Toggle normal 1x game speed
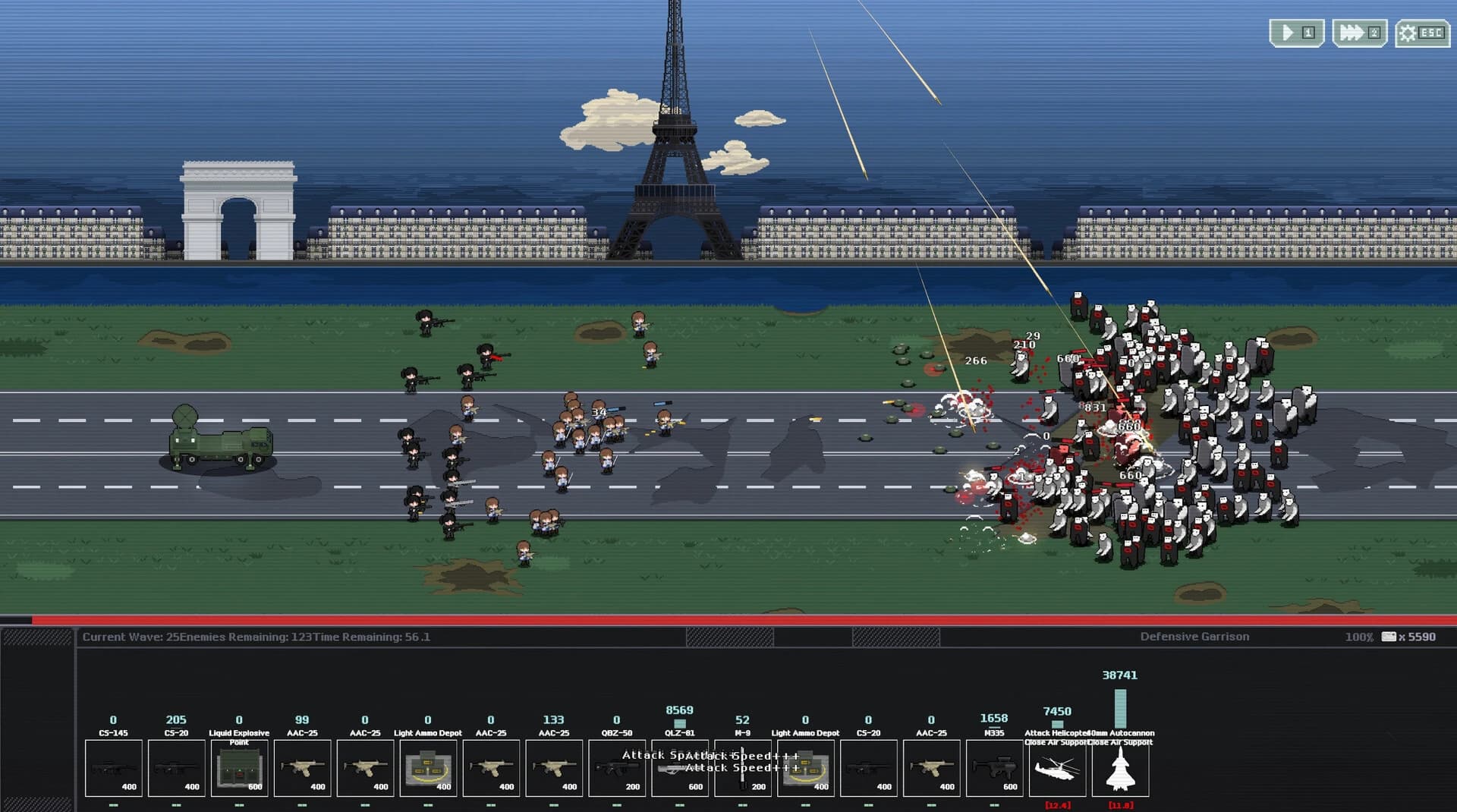Screen dimensions: 1457x812 (1297, 32)
